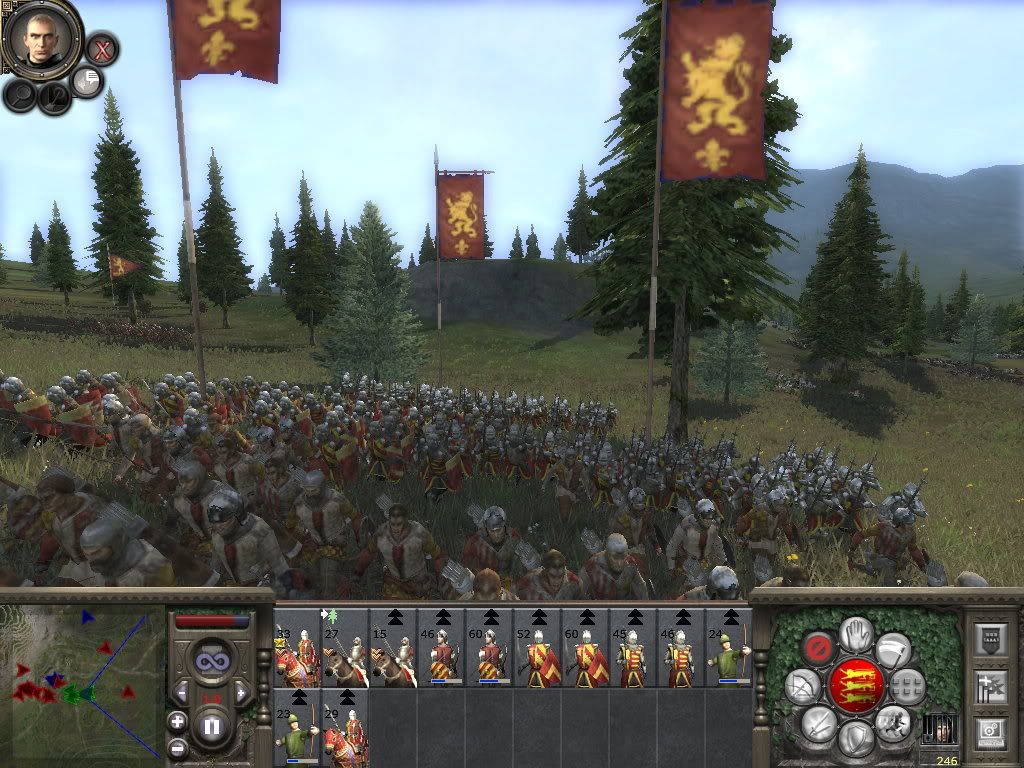
Task: Increase the battle speed
Action: 240,692
